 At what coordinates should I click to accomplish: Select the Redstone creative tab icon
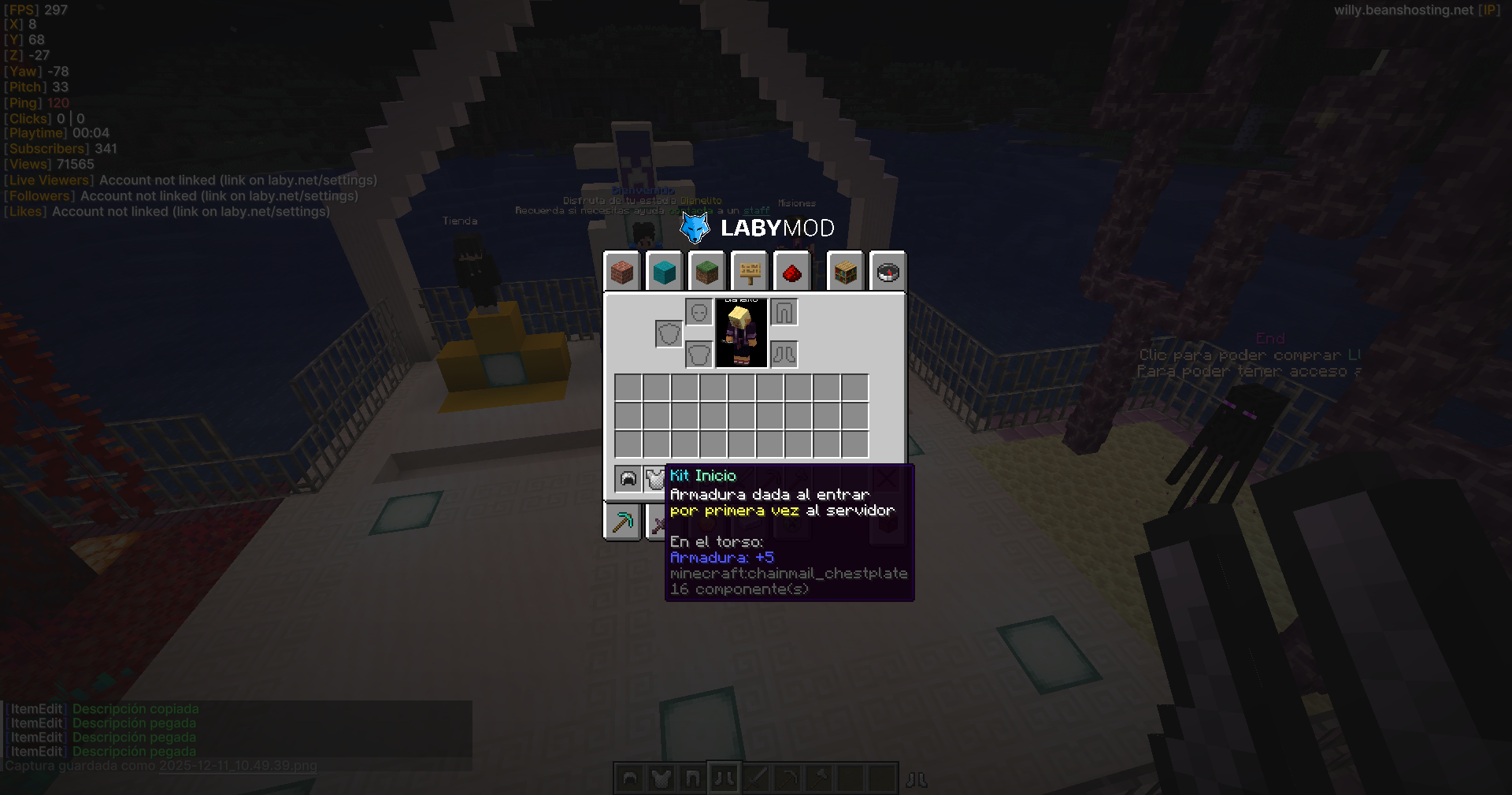(792, 271)
